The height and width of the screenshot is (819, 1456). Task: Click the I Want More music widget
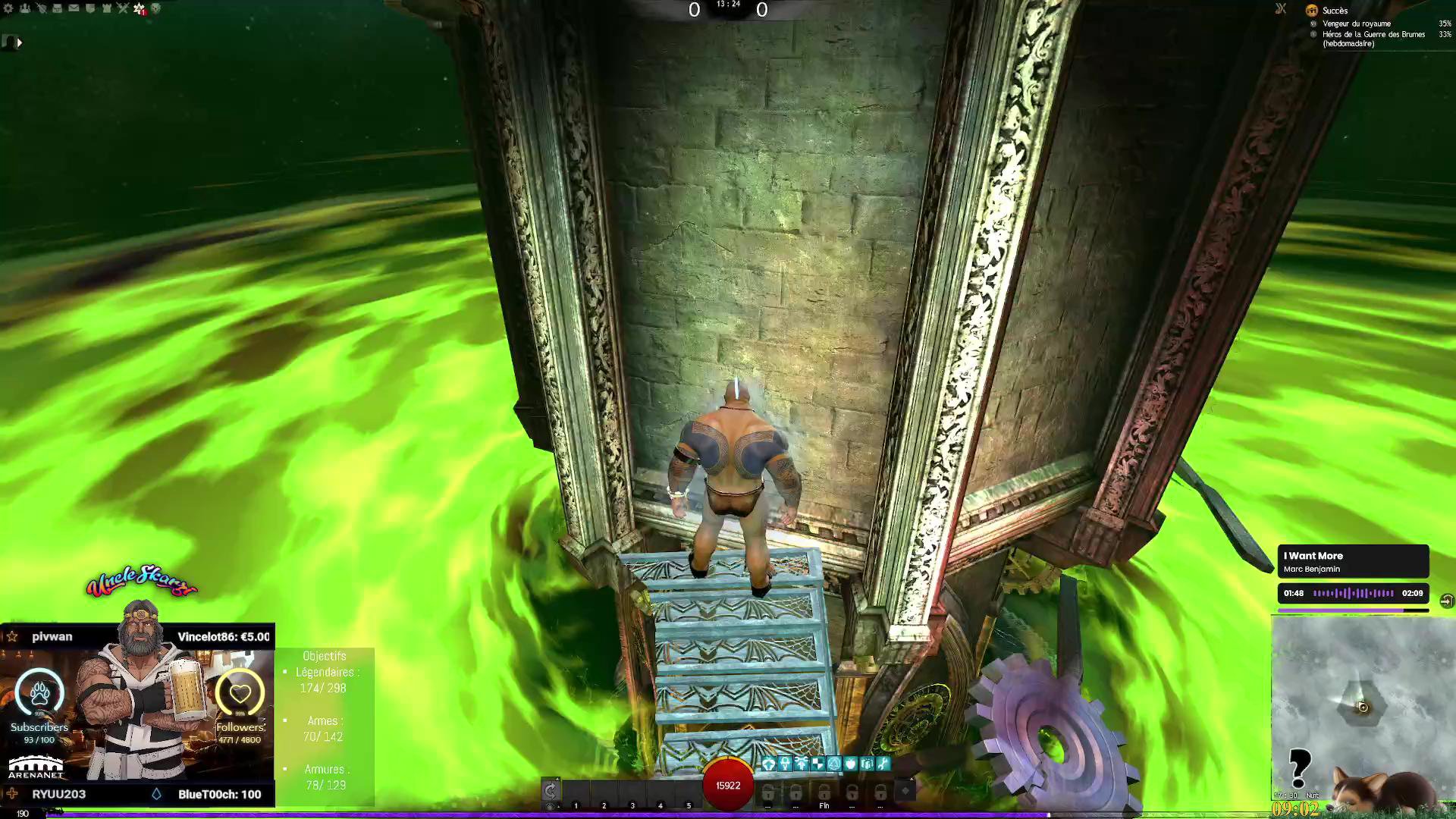click(1353, 562)
